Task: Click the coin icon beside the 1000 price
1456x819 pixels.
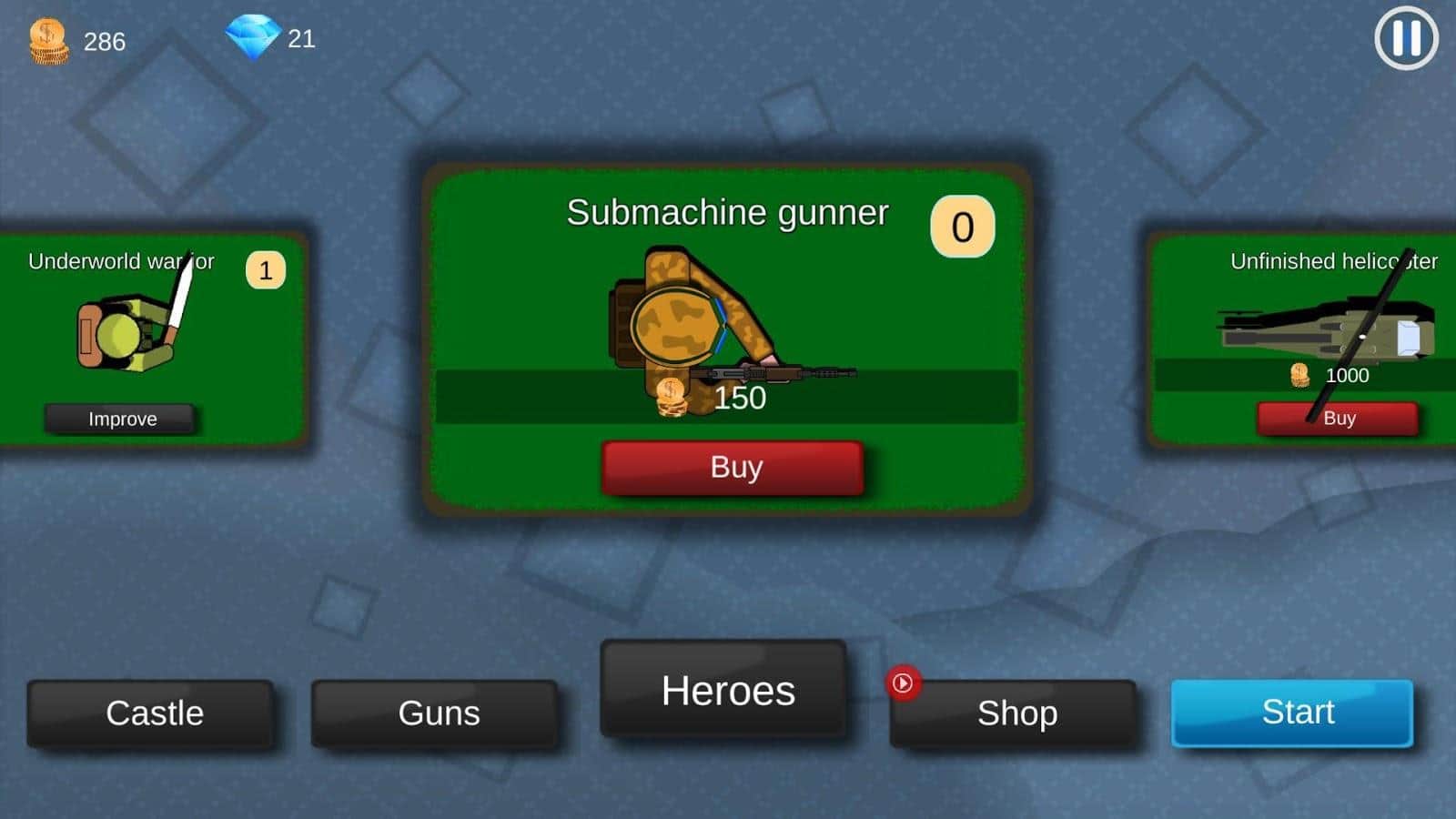Action: click(1299, 374)
